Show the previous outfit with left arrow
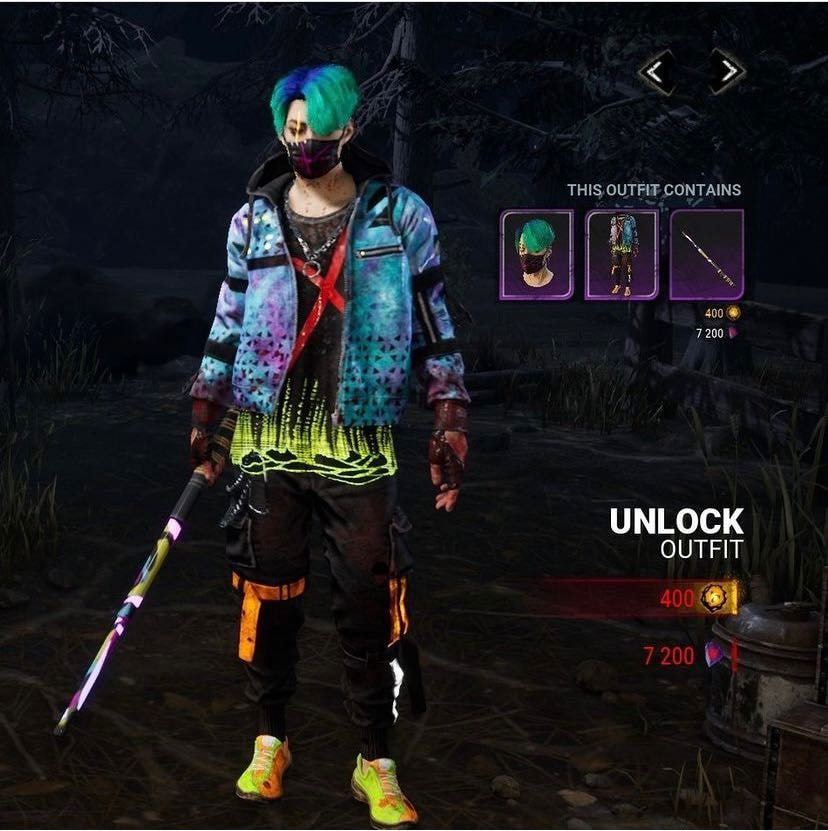Viewport: 828px width, 831px height. tap(657, 72)
